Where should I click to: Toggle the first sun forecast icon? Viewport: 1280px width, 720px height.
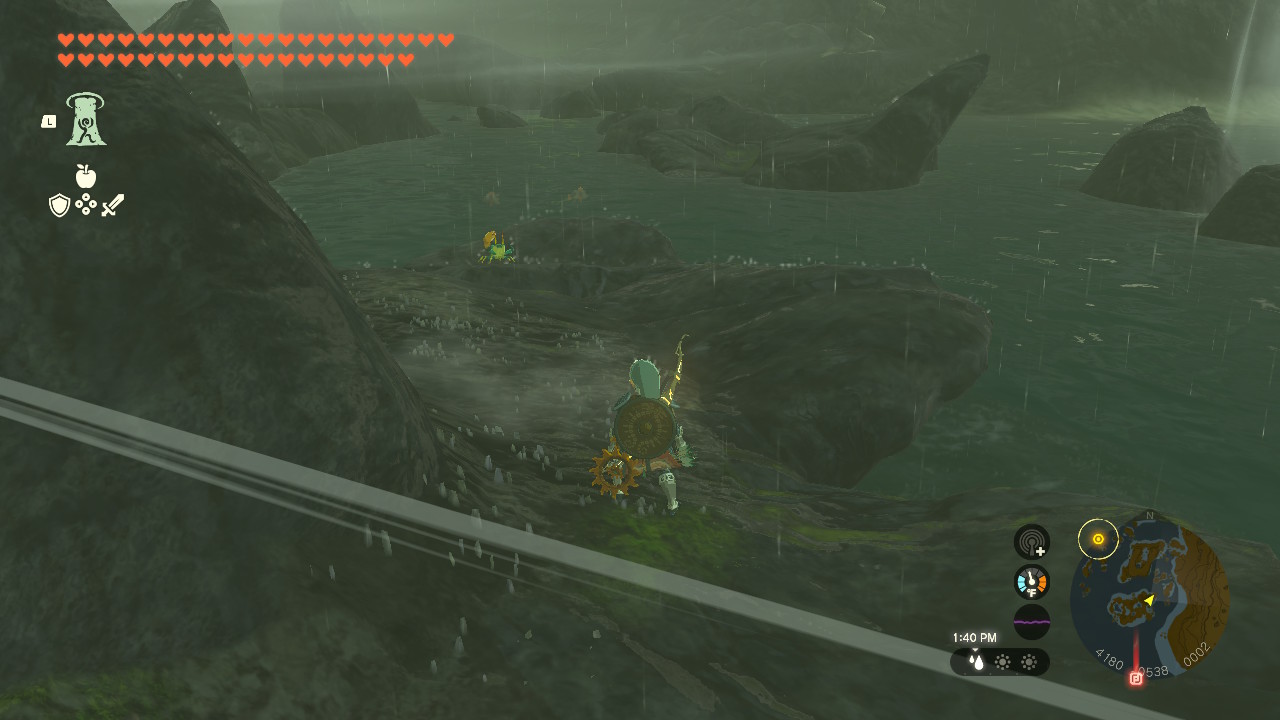coord(1002,661)
